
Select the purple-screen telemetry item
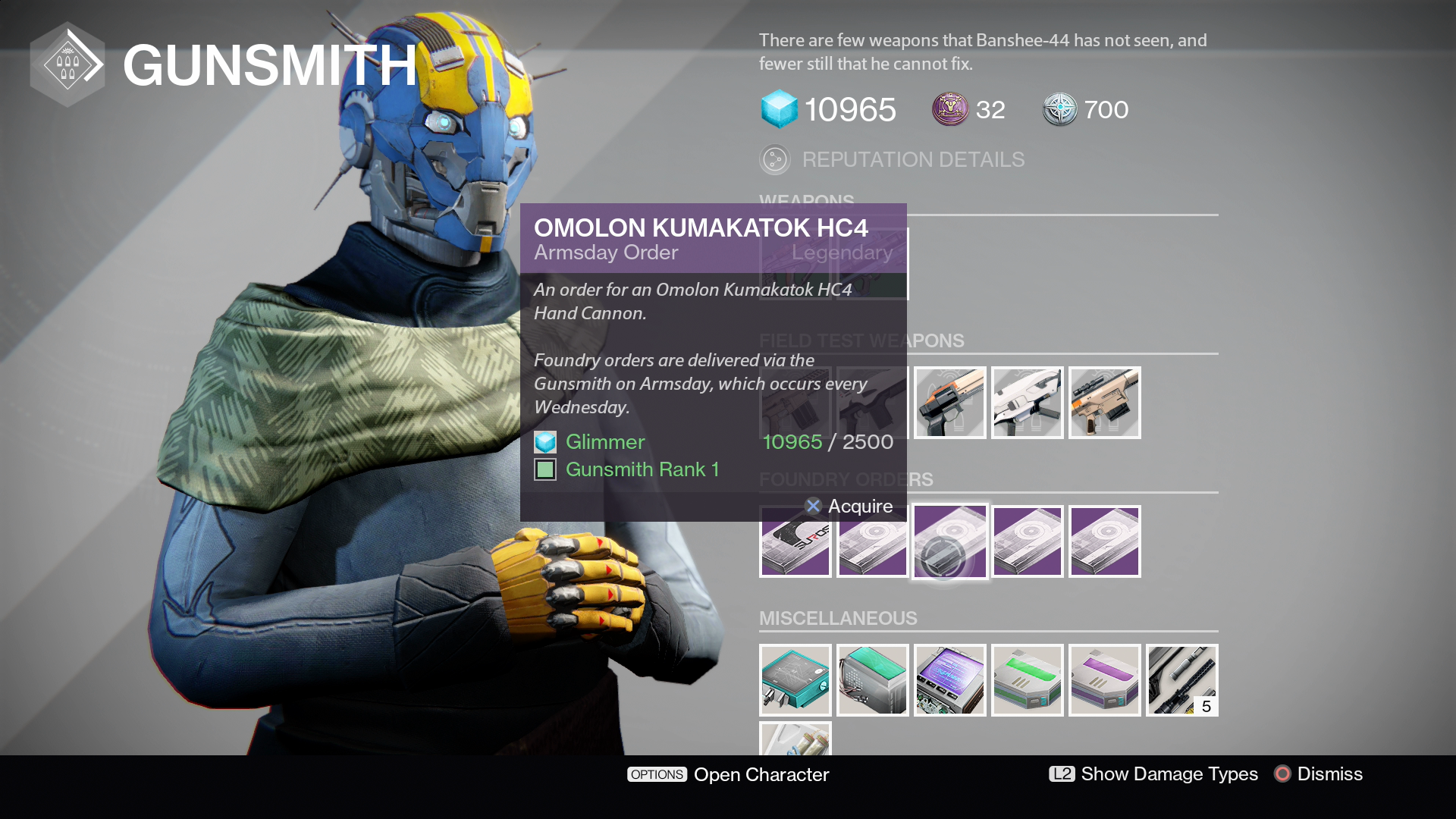tap(949, 680)
